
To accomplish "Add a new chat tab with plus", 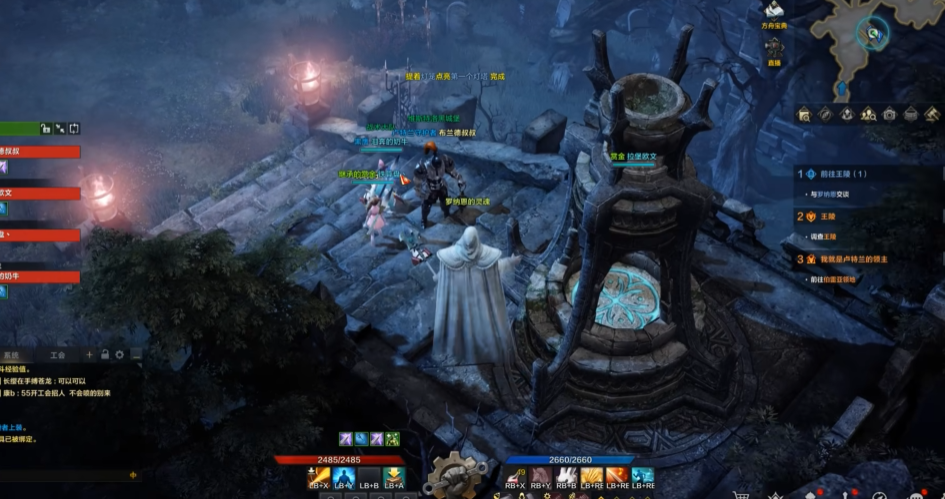I will [89, 355].
